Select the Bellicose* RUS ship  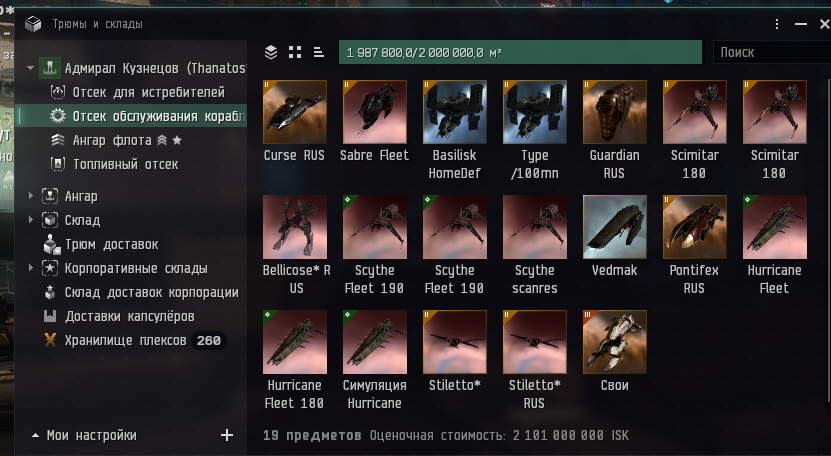(294, 227)
